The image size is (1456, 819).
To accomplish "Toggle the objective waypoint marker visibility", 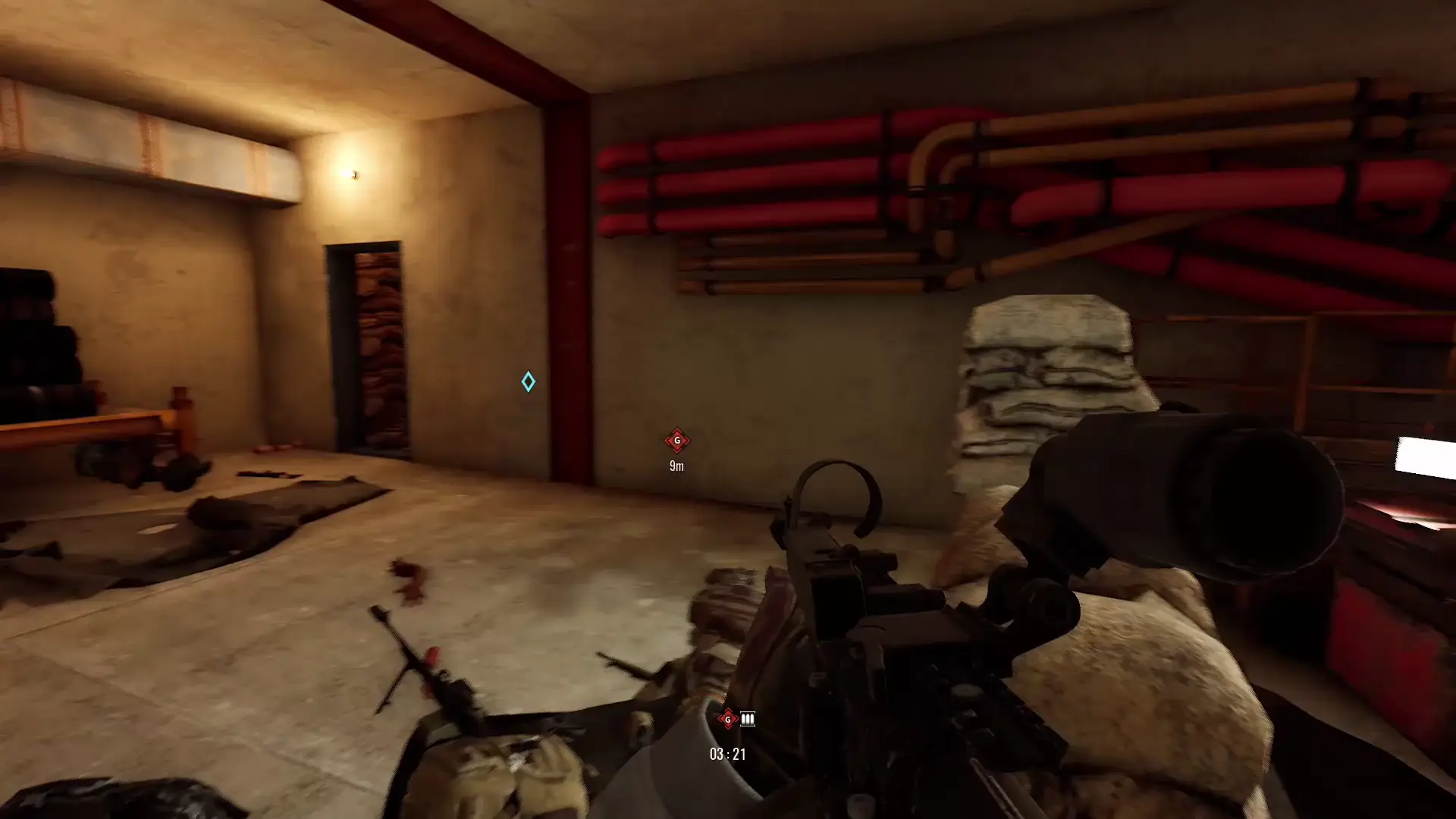I will (x=677, y=441).
